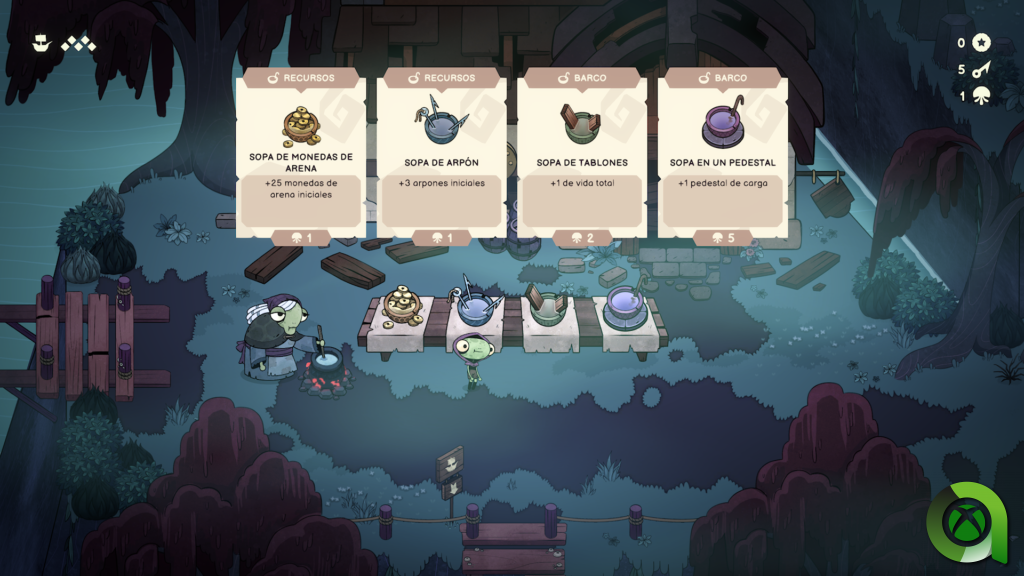The height and width of the screenshot is (576, 1024).
Task: Select the Sopa de Monedas de Arena card
Action: [301, 155]
